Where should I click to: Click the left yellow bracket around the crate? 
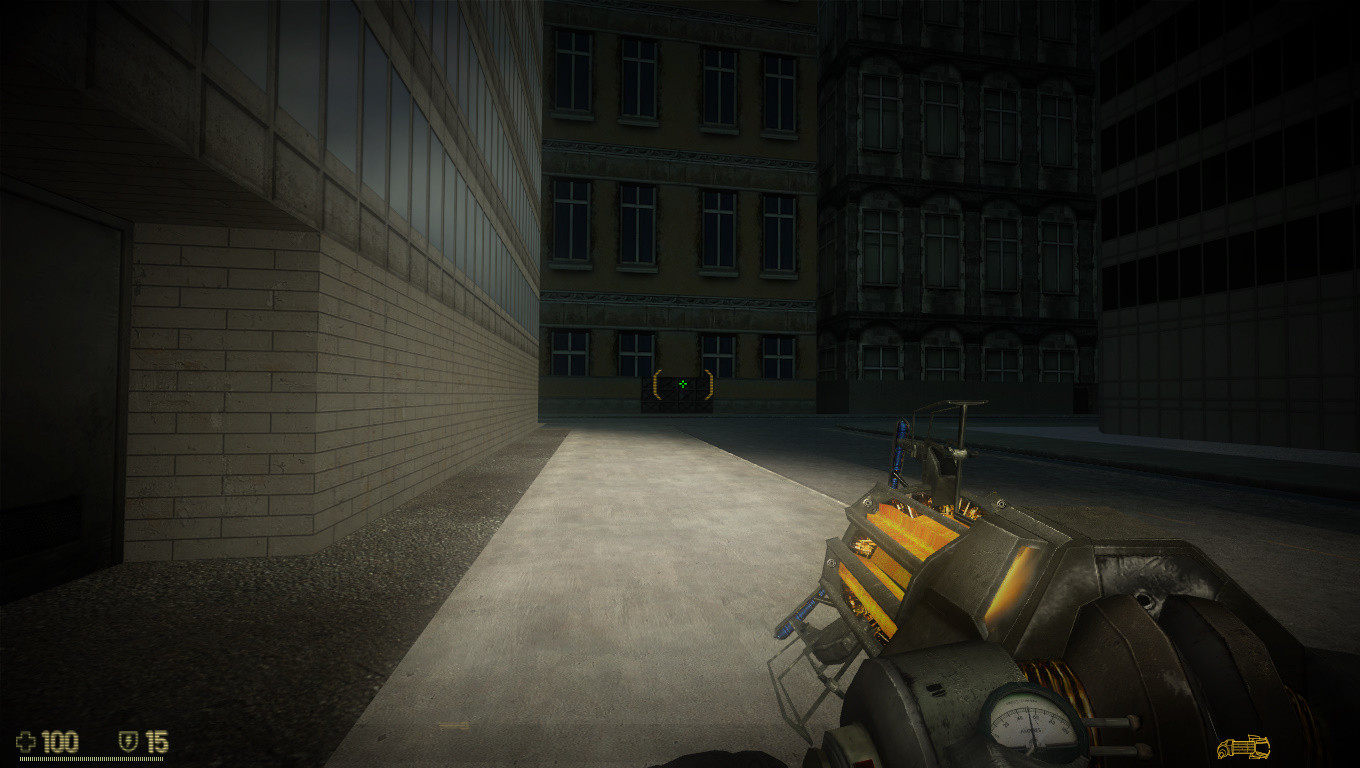click(x=655, y=382)
